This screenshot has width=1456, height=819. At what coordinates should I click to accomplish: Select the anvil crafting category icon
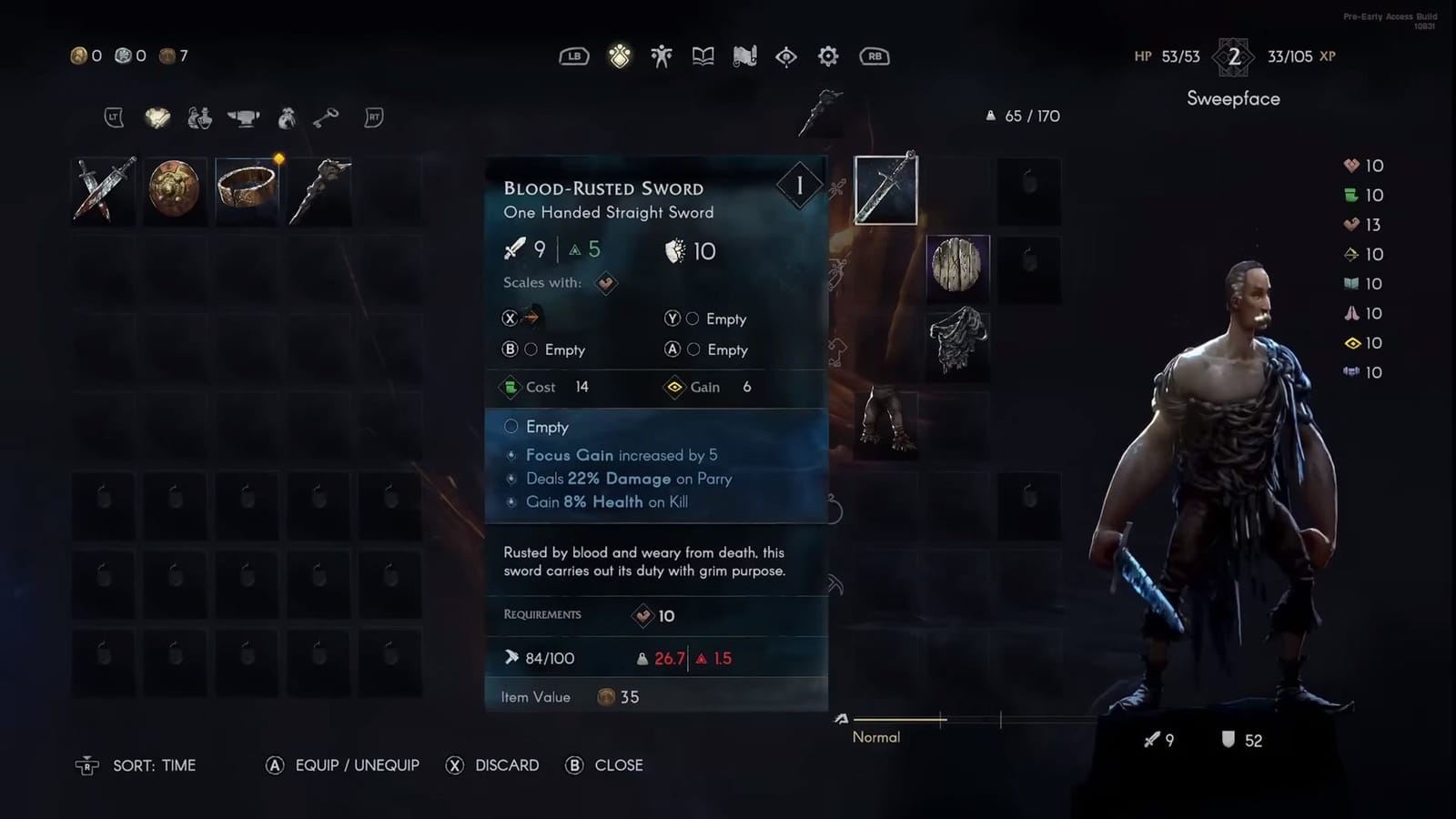point(243,118)
